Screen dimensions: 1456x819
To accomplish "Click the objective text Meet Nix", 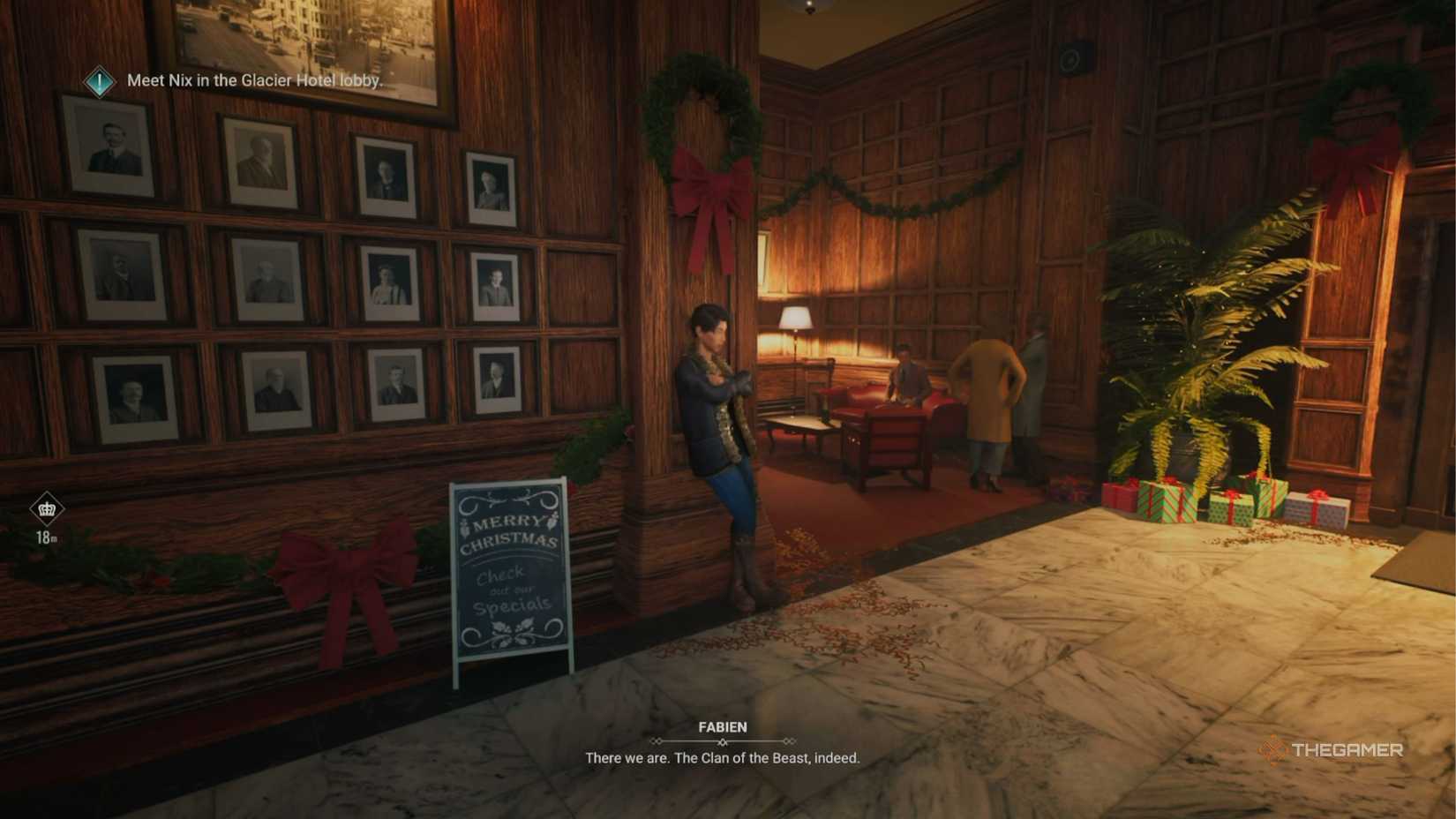I will [x=253, y=80].
